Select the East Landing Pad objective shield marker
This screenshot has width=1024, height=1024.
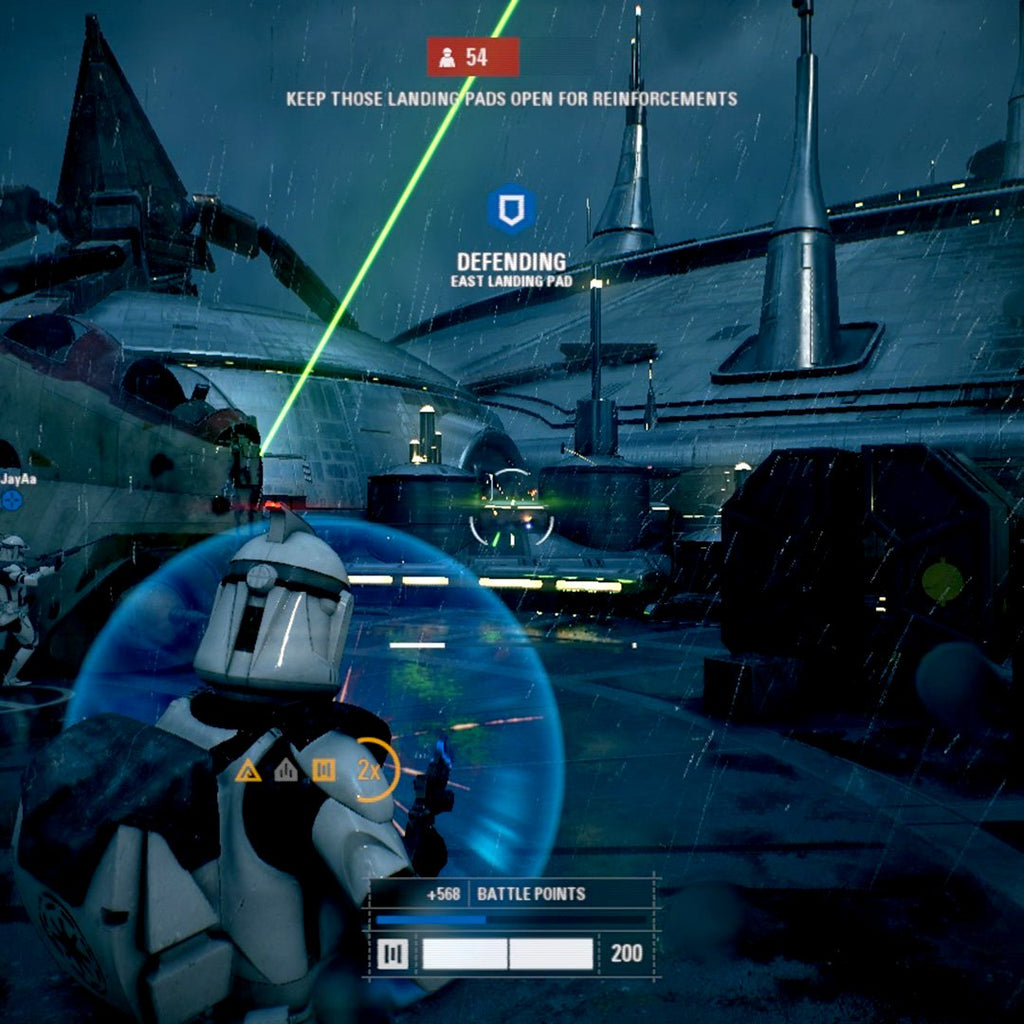coord(511,210)
